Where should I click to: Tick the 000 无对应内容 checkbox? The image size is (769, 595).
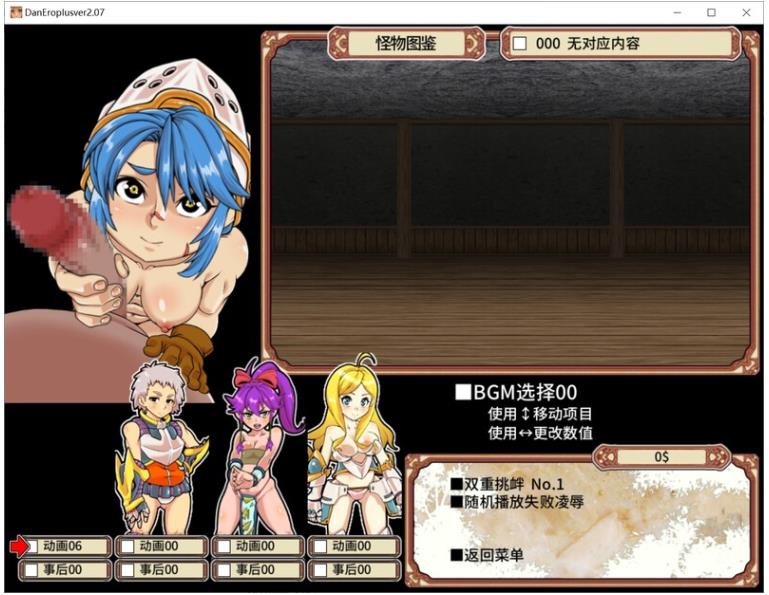point(520,44)
